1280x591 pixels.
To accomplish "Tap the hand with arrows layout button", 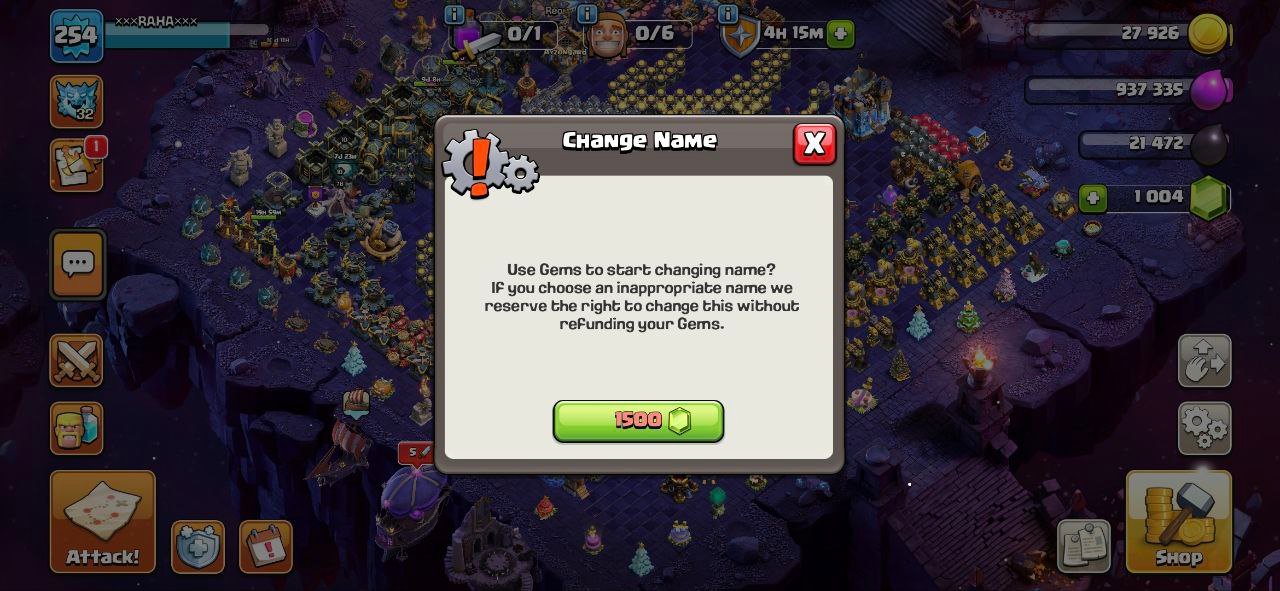I will click(x=1204, y=360).
